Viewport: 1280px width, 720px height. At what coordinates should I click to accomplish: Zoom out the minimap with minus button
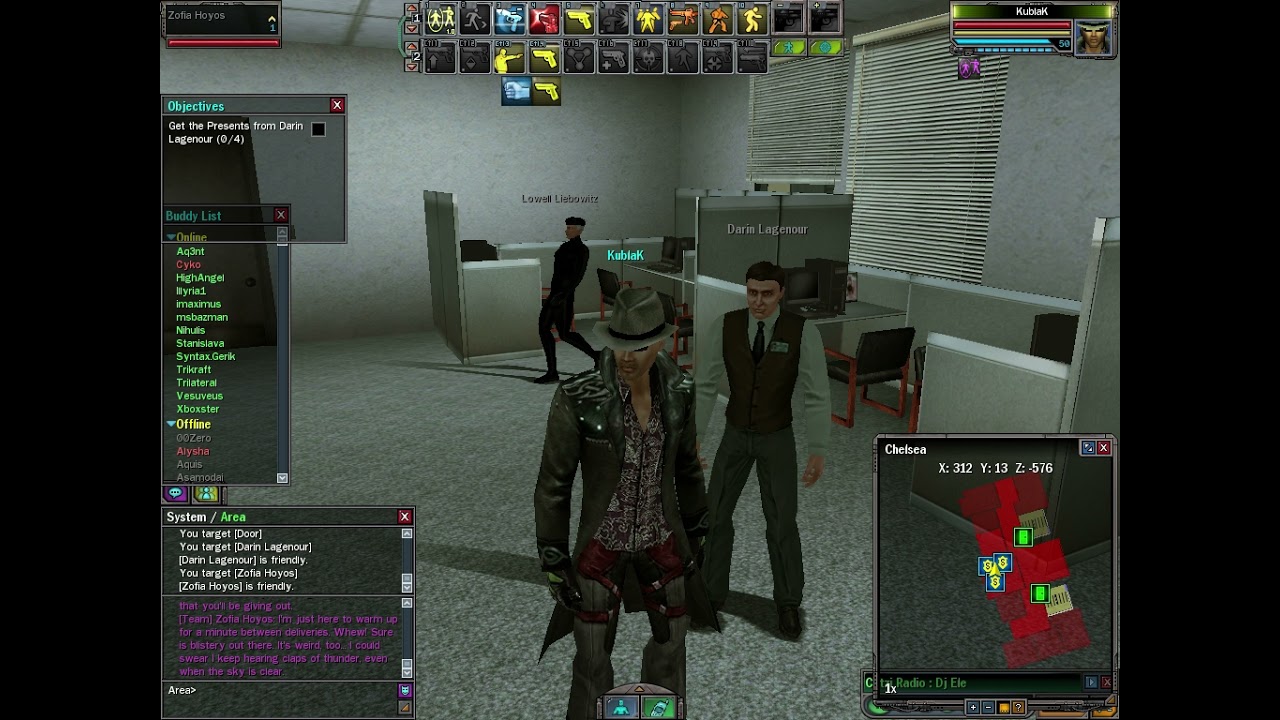click(988, 707)
